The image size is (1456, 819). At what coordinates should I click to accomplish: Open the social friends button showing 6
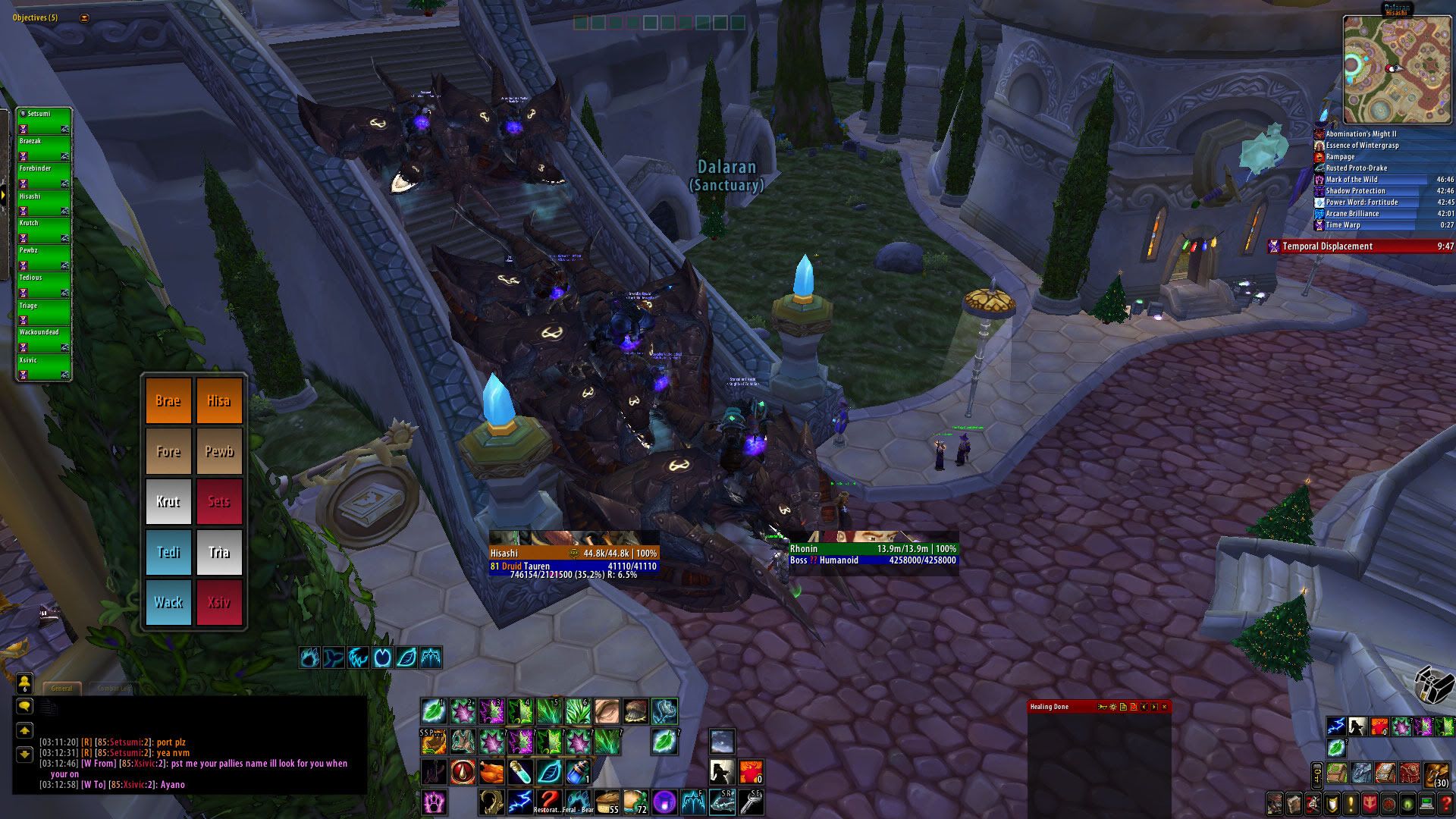[24, 682]
